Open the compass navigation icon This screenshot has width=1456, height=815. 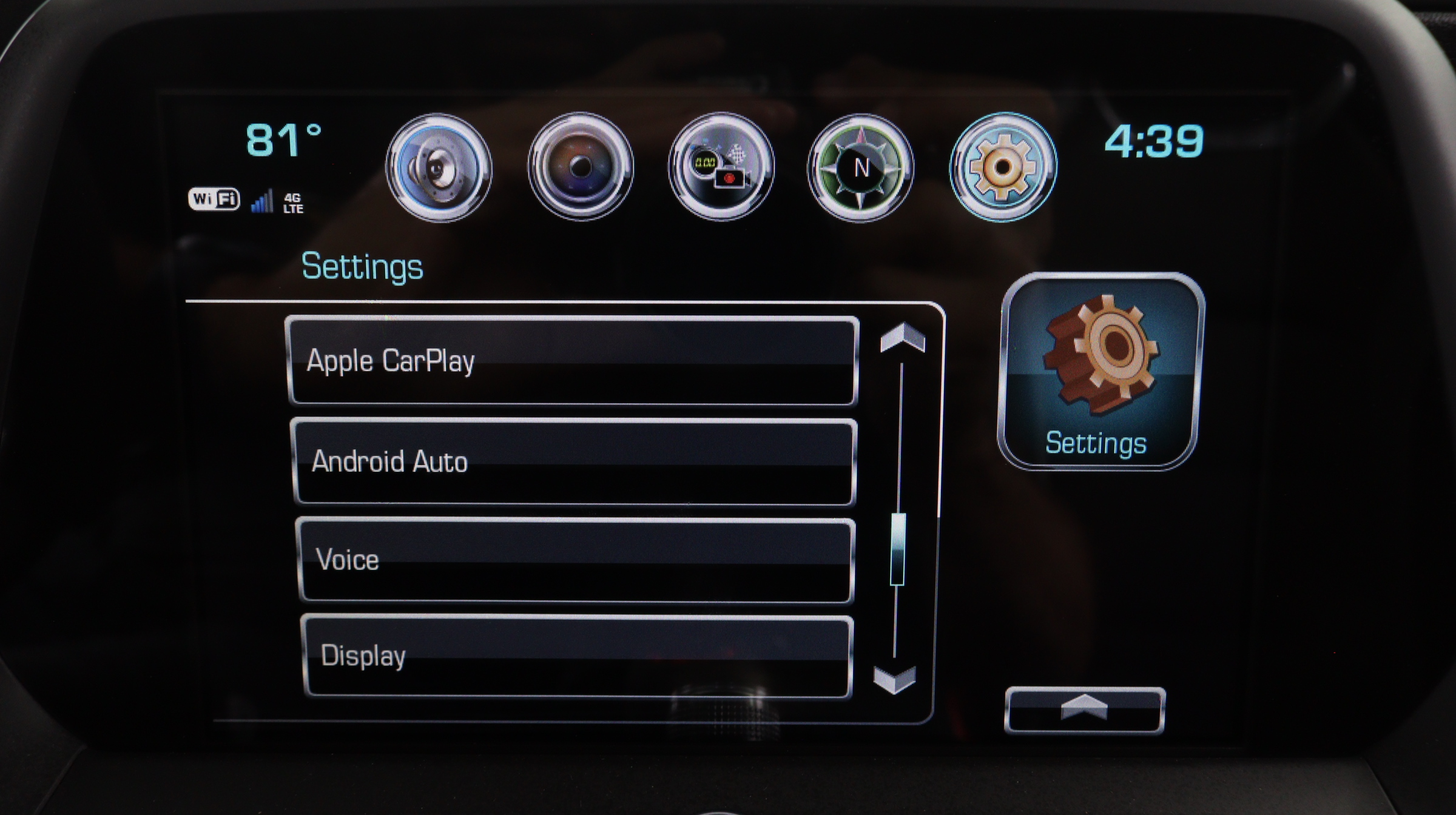860,167
